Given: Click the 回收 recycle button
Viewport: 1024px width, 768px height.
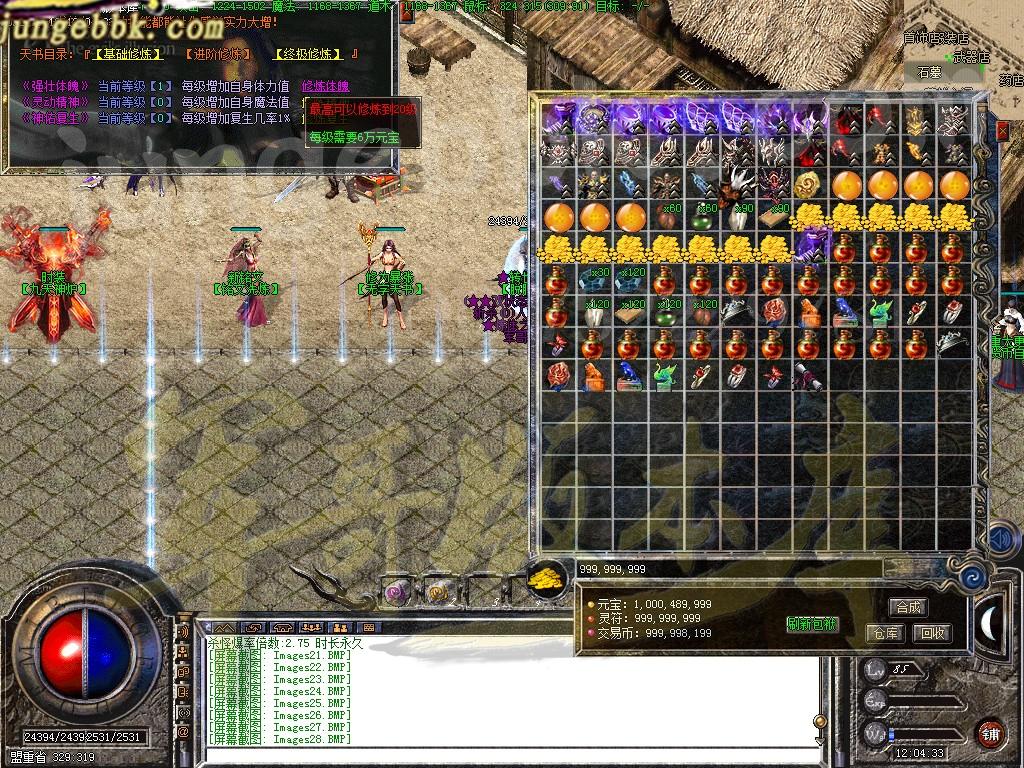Looking at the screenshot, I should [932, 633].
